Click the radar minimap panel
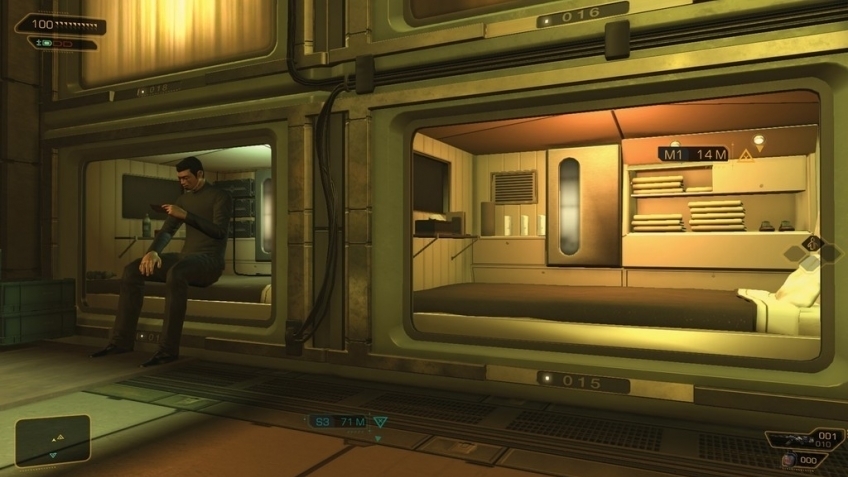848x477 pixels. pos(53,440)
